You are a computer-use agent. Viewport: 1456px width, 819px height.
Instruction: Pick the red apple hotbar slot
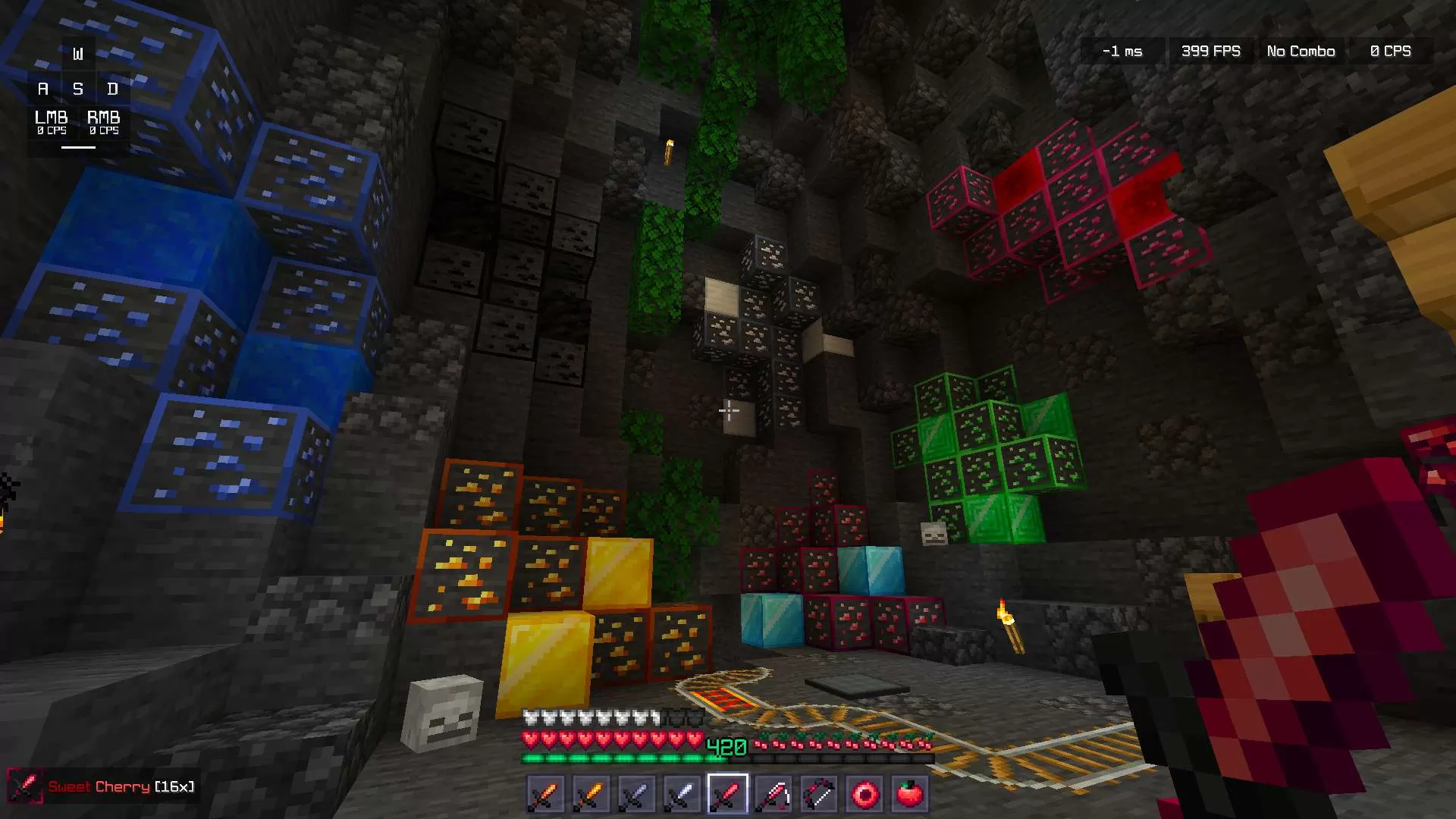coord(909,794)
